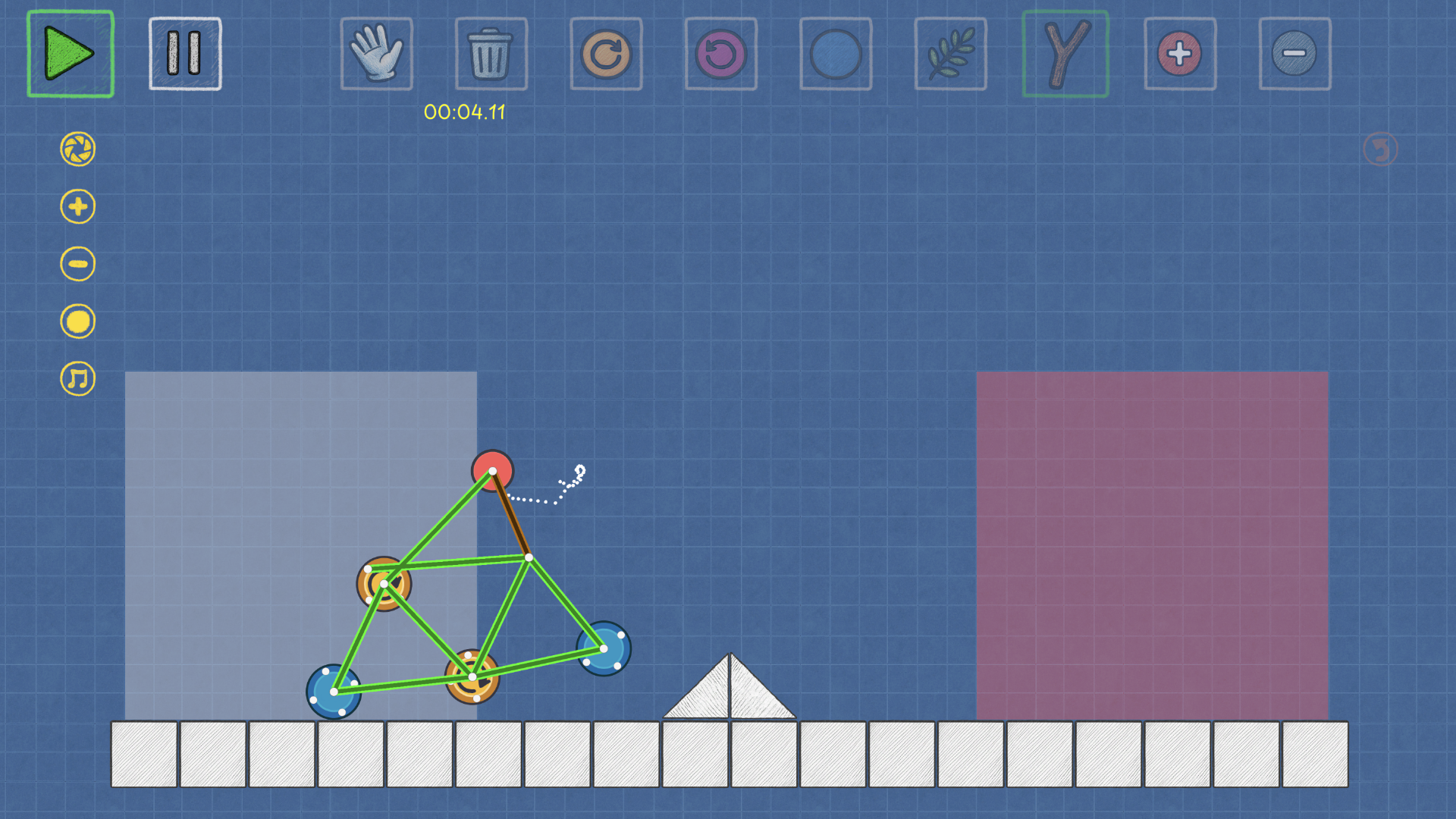The width and height of the screenshot is (1456, 819).
Task: Zoom in using the sidebar plus icon
Action: (77, 206)
